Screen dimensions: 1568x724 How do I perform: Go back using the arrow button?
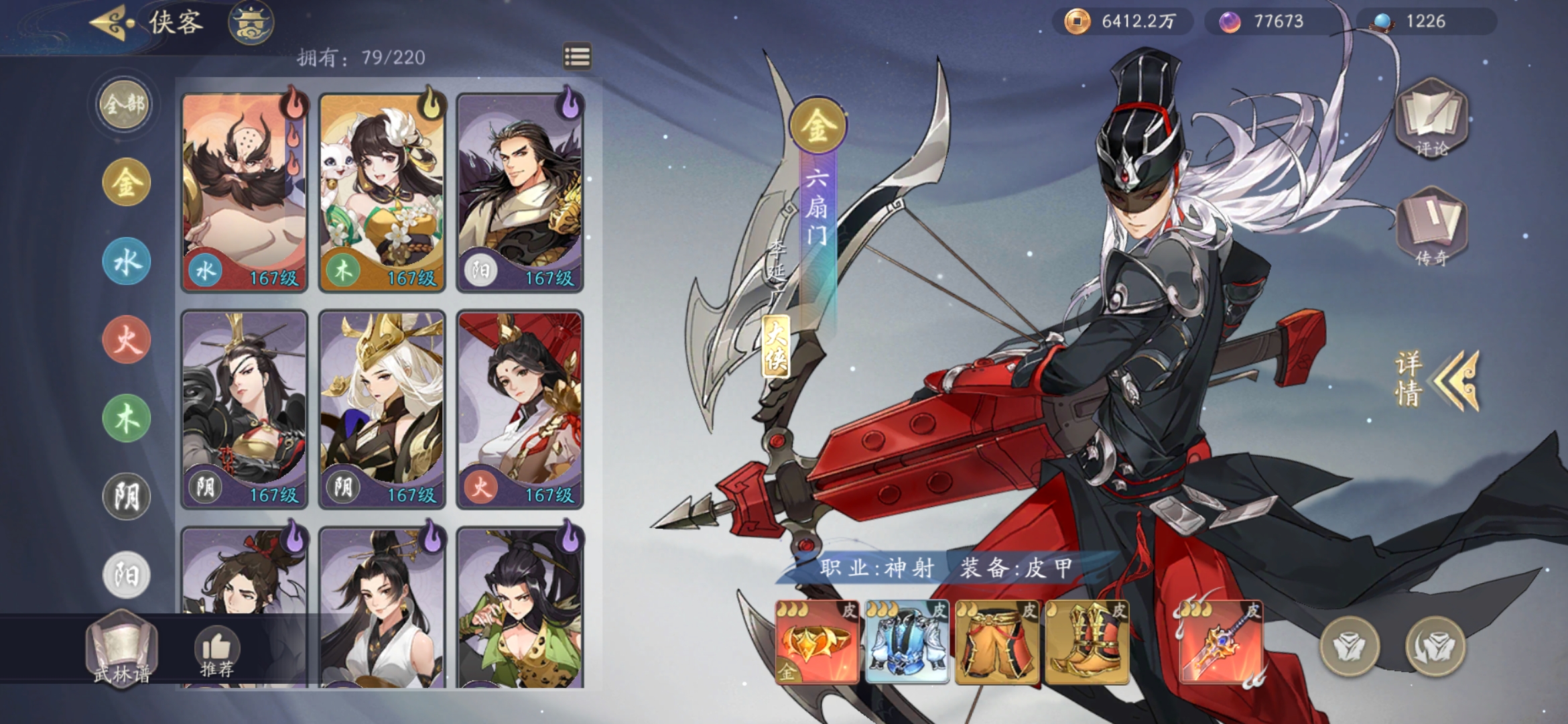point(111,23)
